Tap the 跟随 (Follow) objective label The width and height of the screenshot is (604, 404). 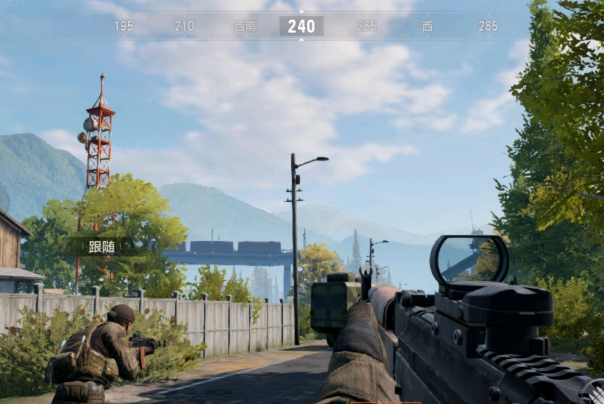(100, 246)
